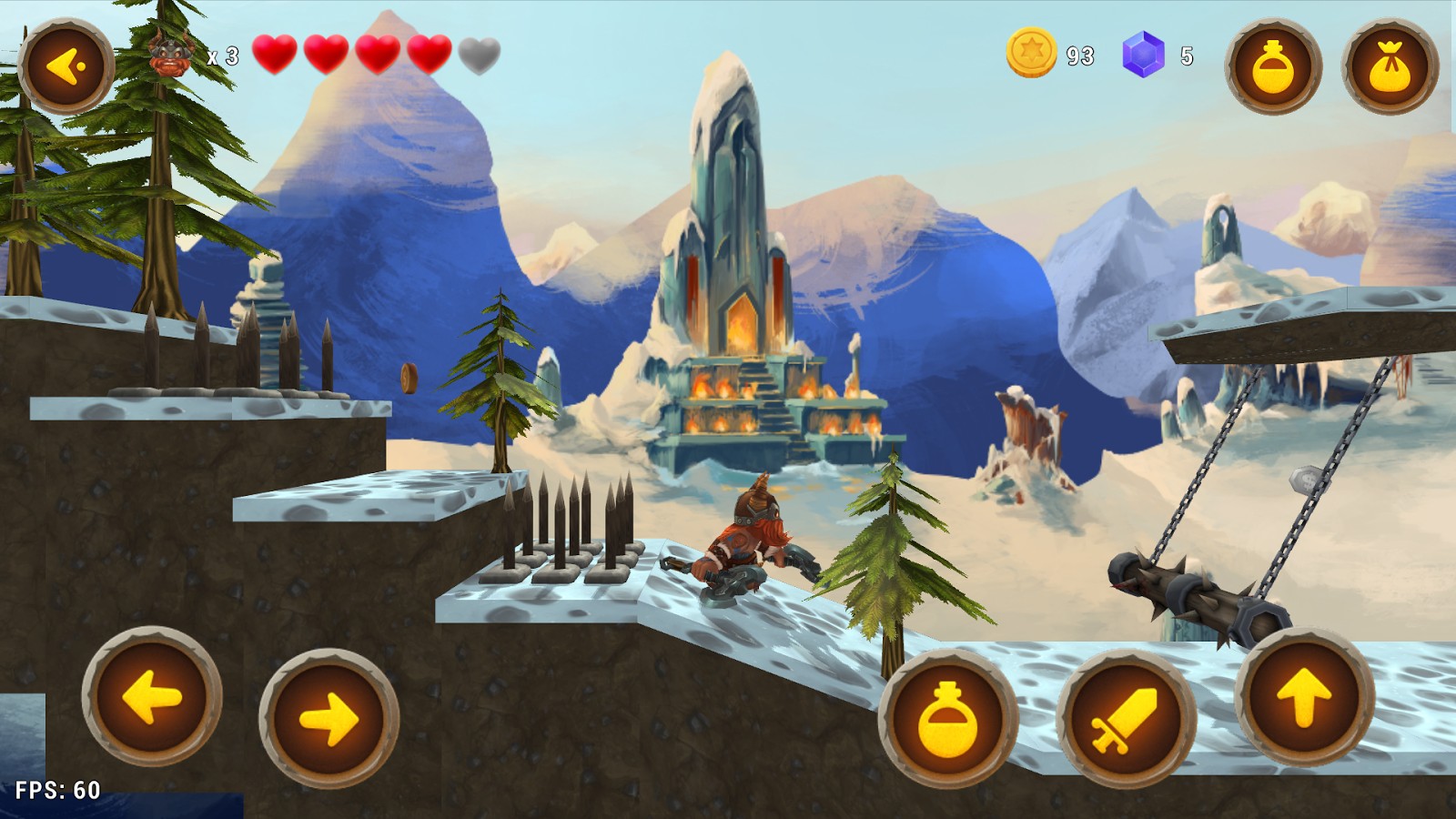Tap the back arrow button

tap(66, 66)
